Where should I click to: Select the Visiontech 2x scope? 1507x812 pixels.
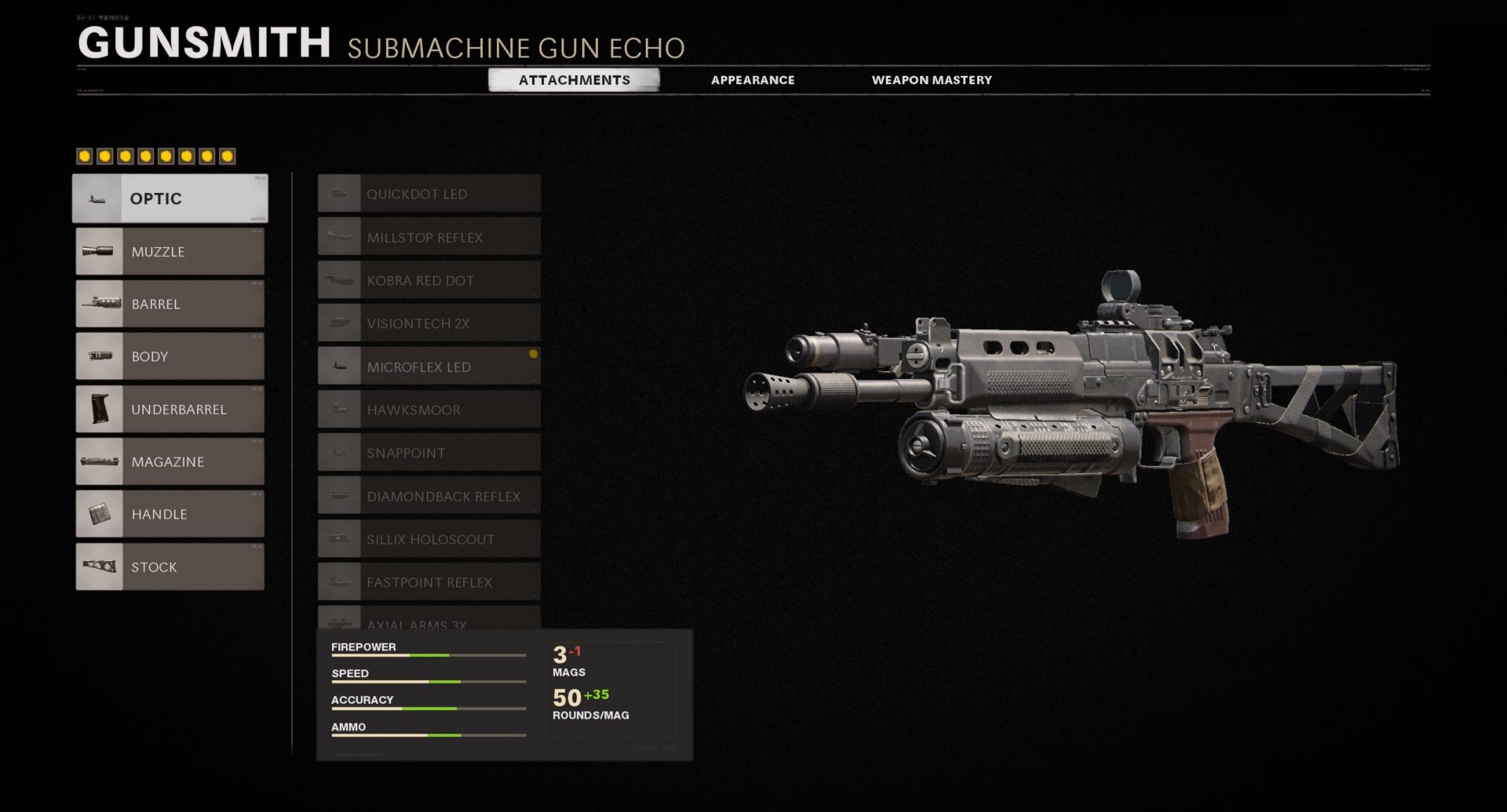[429, 323]
